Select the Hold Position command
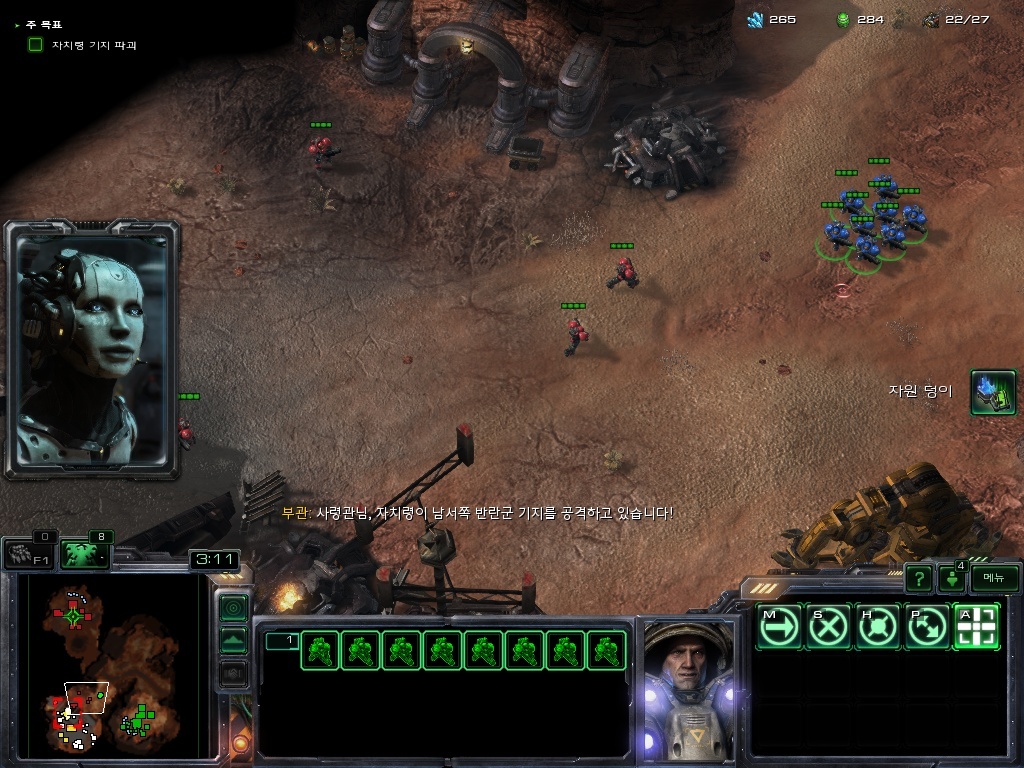The height and width of the screenshot is (768, 1024). click(x=878, y=627)
